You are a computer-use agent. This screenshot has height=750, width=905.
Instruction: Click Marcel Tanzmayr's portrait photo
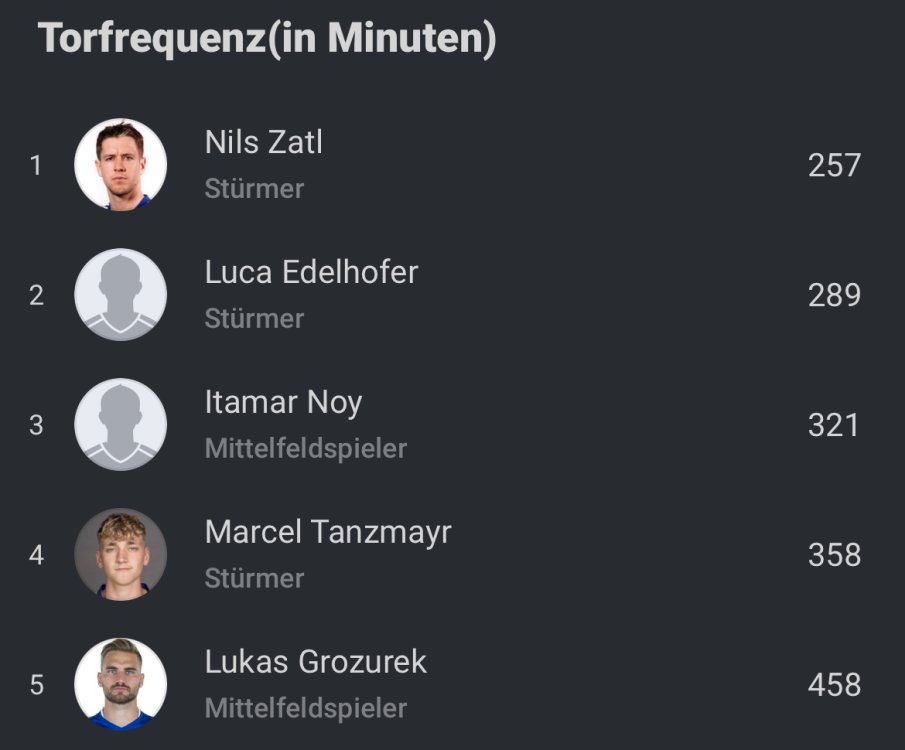121,554
